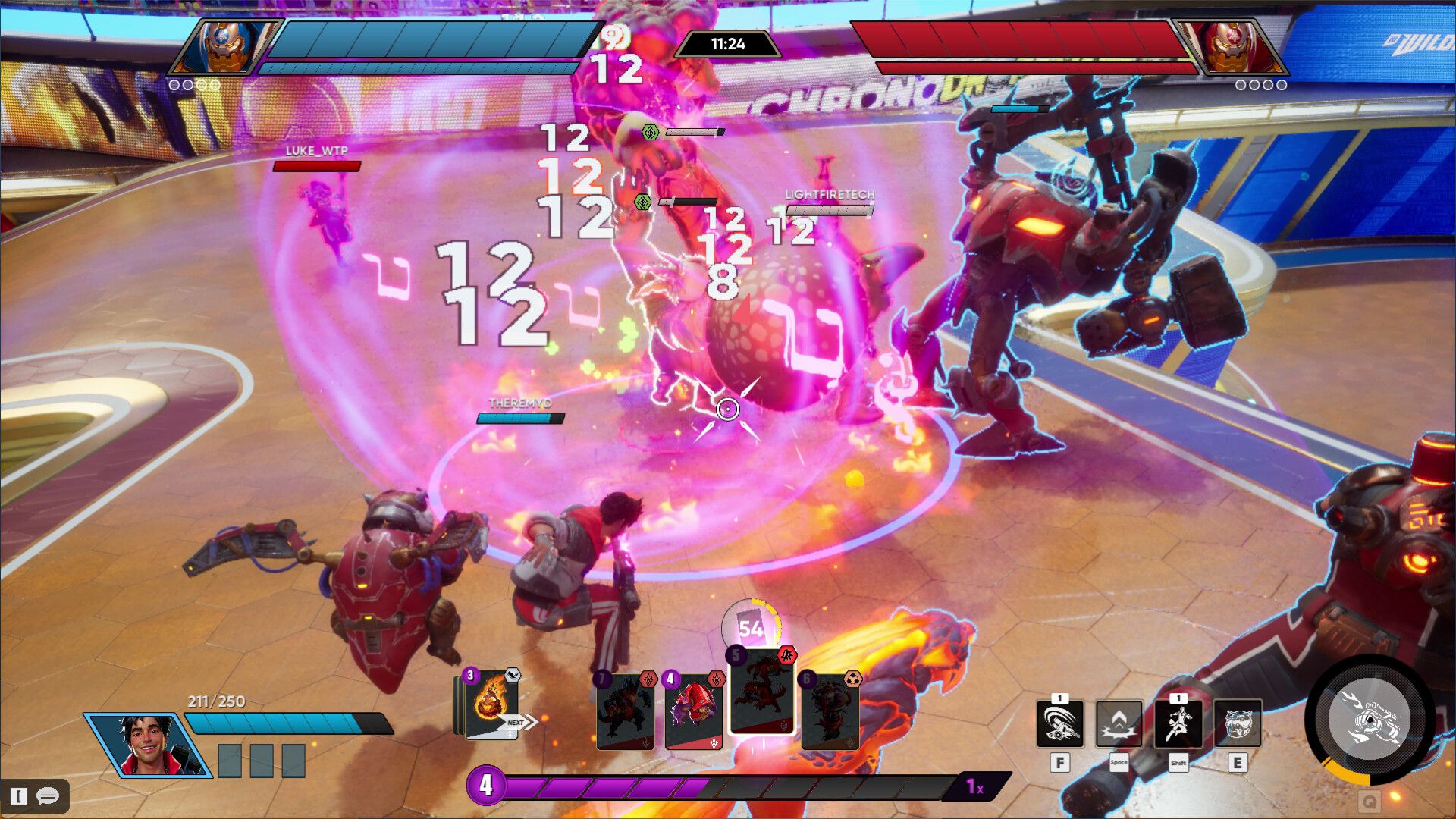Fire the circular flaming gun ultimate
Screen dimensions: 1456x819
coord(1370,718)
